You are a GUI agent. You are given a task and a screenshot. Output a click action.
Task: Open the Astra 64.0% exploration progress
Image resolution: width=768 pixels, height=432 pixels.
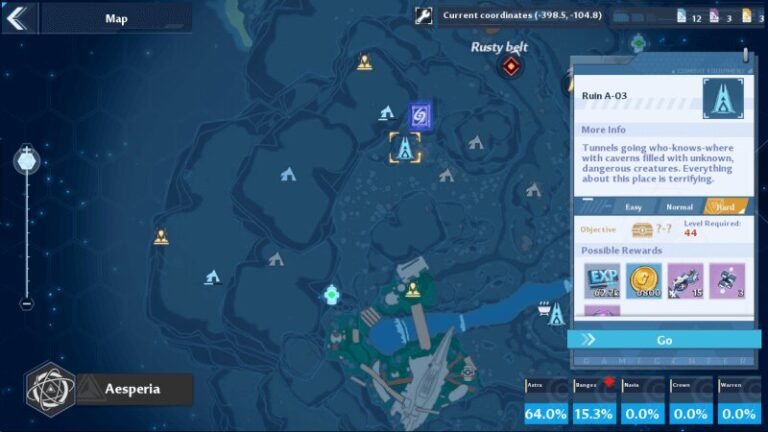pos(545,402)
